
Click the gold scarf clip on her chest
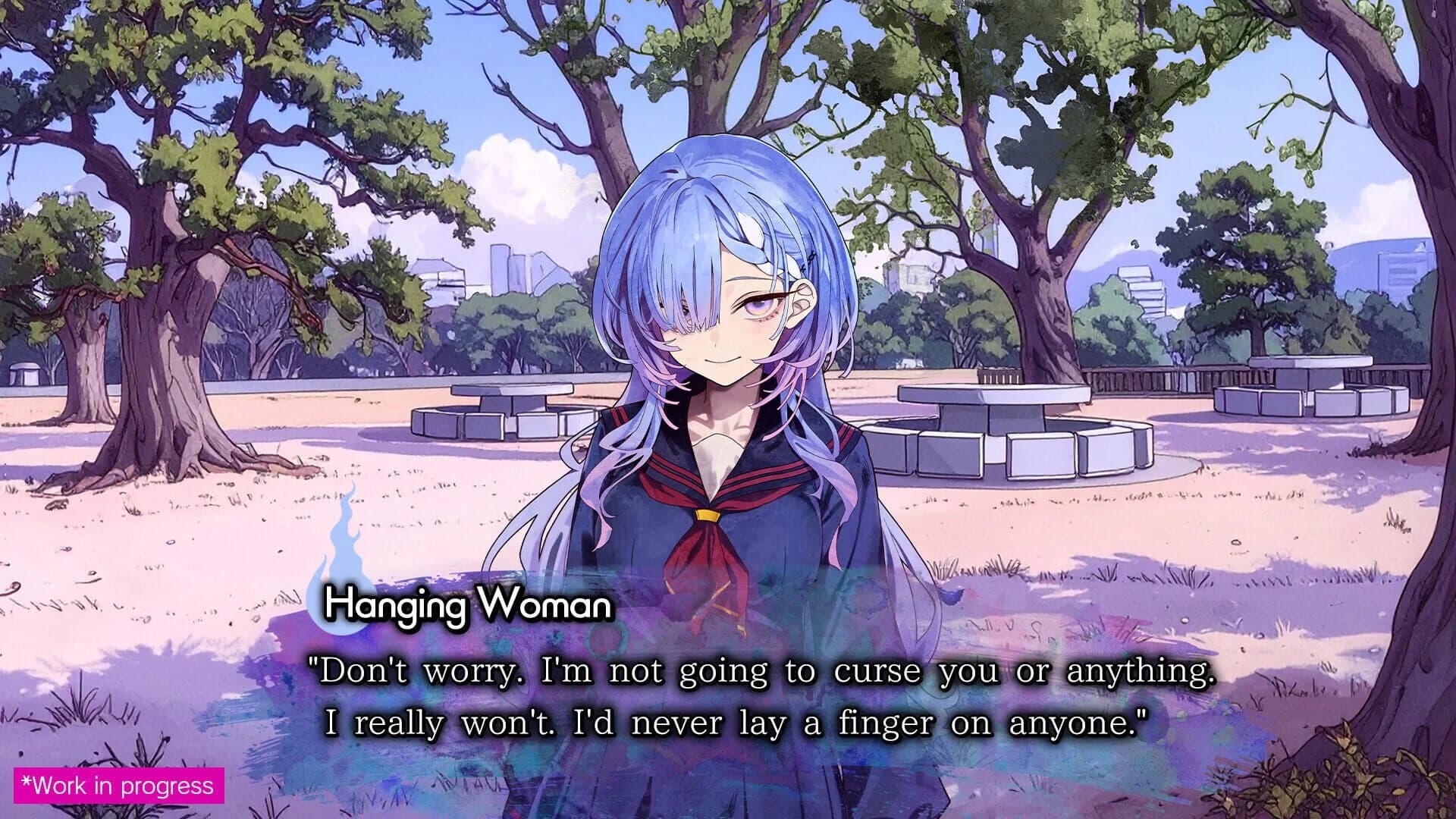(x=707, y=517)
